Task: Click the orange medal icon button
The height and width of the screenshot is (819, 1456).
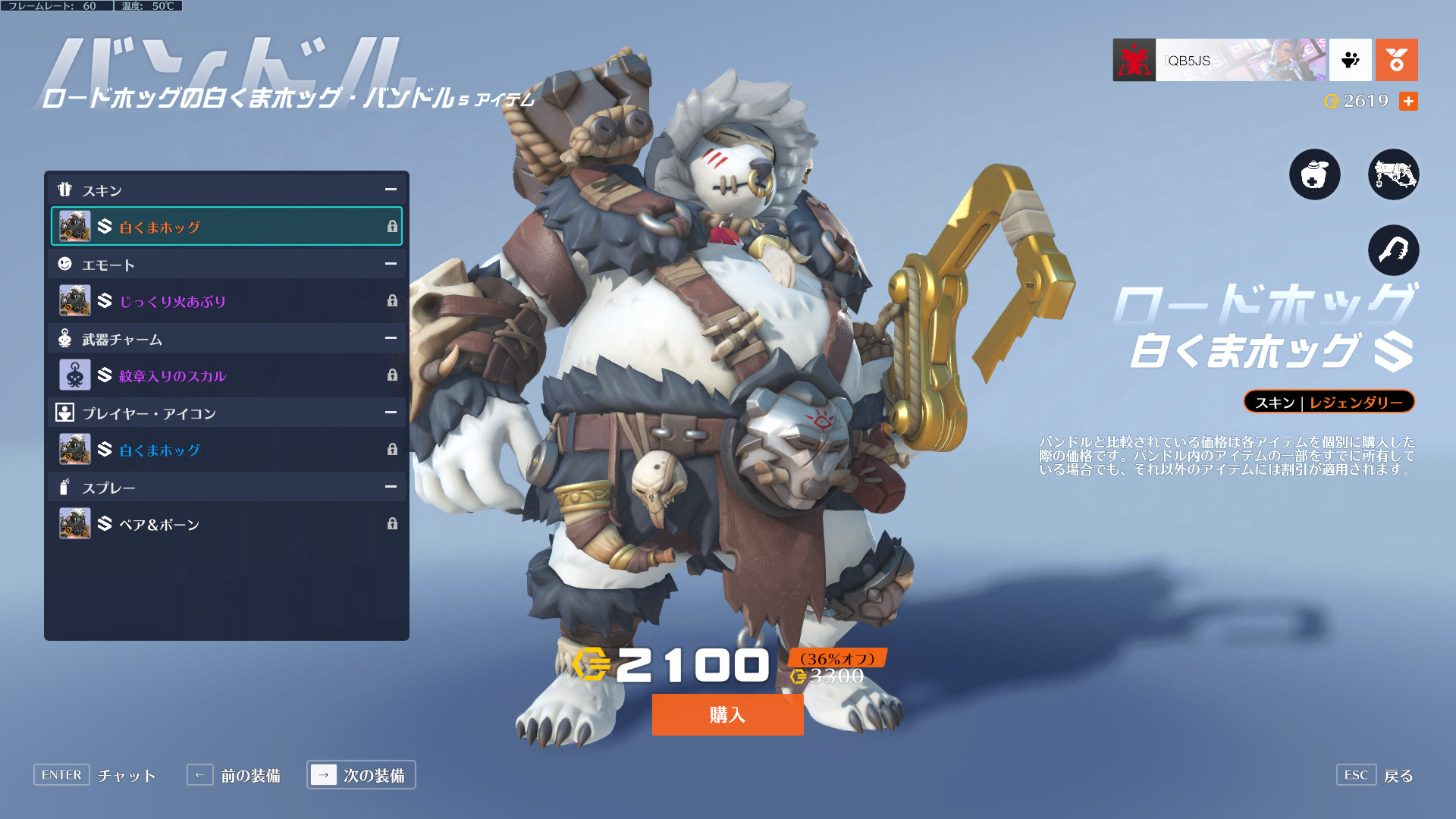Action: click(1396, 60)
